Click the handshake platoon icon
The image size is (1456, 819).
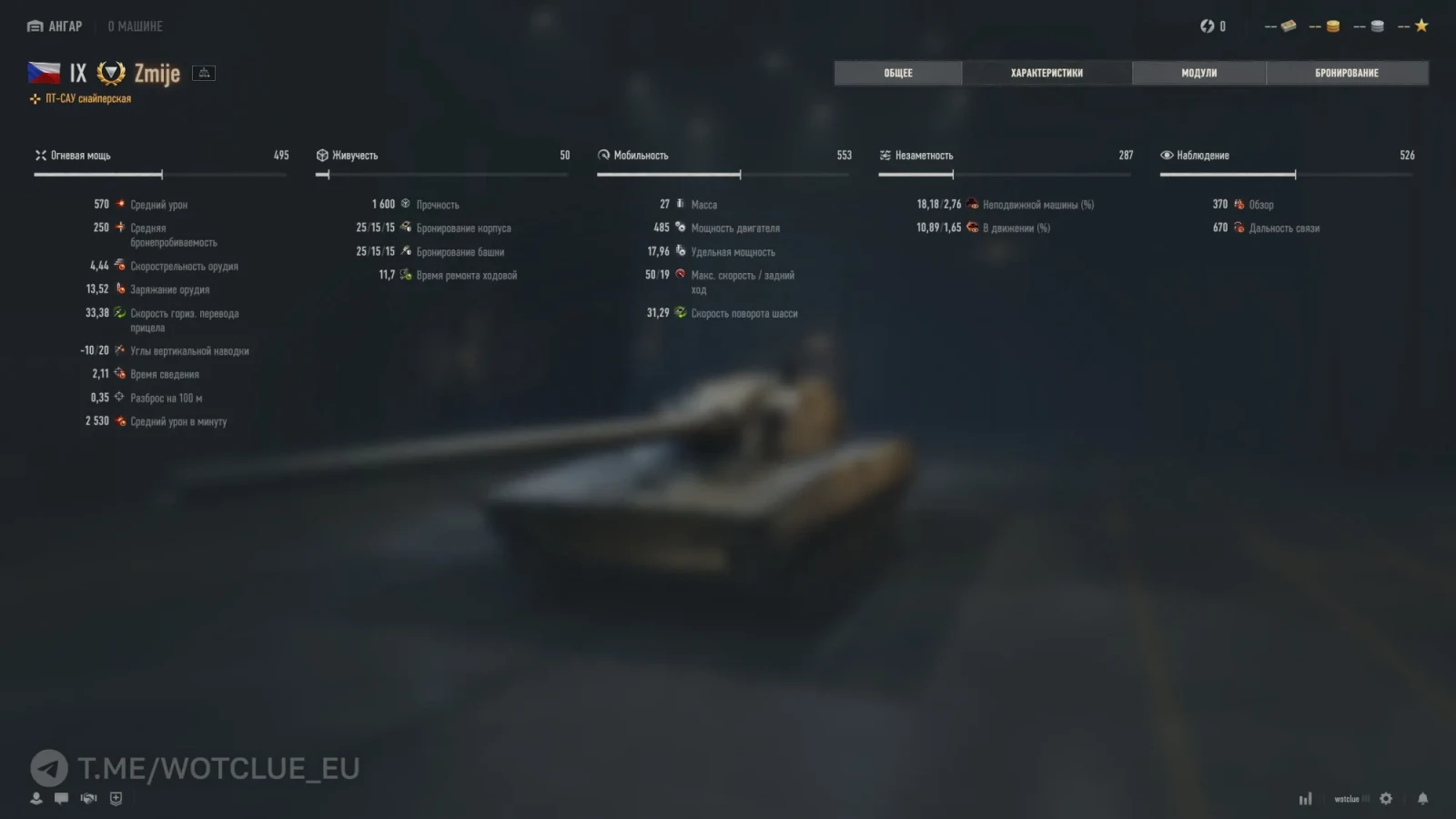(88, 798)
